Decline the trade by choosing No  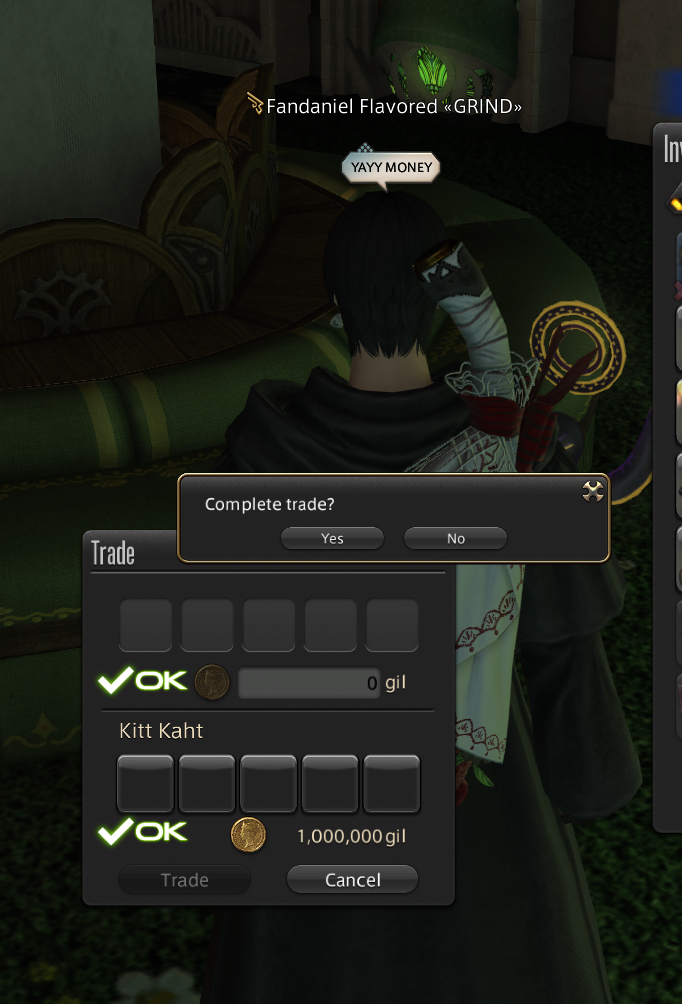point(455,538)
